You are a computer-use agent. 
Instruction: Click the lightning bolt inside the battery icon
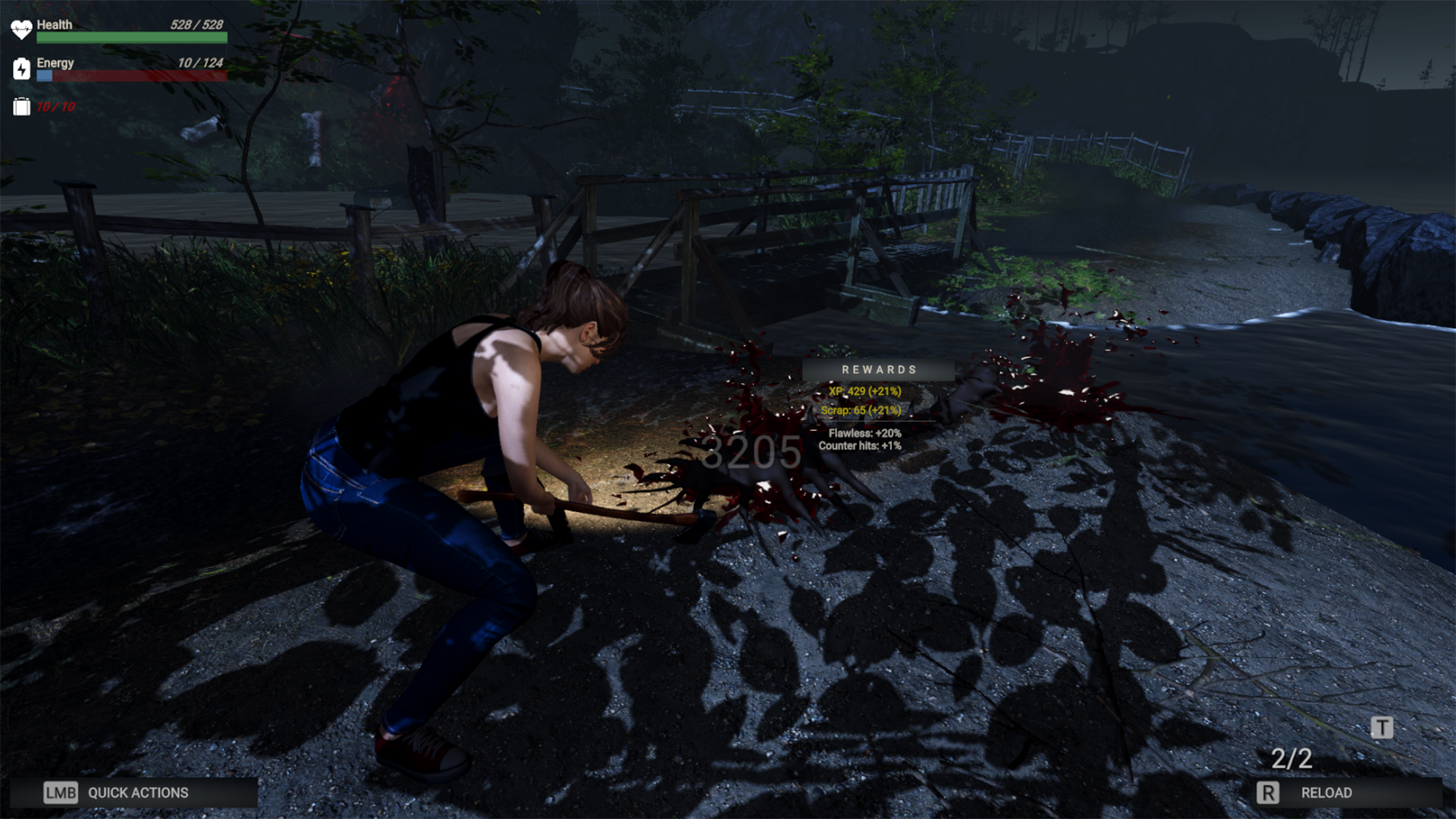tap(22, 70)
